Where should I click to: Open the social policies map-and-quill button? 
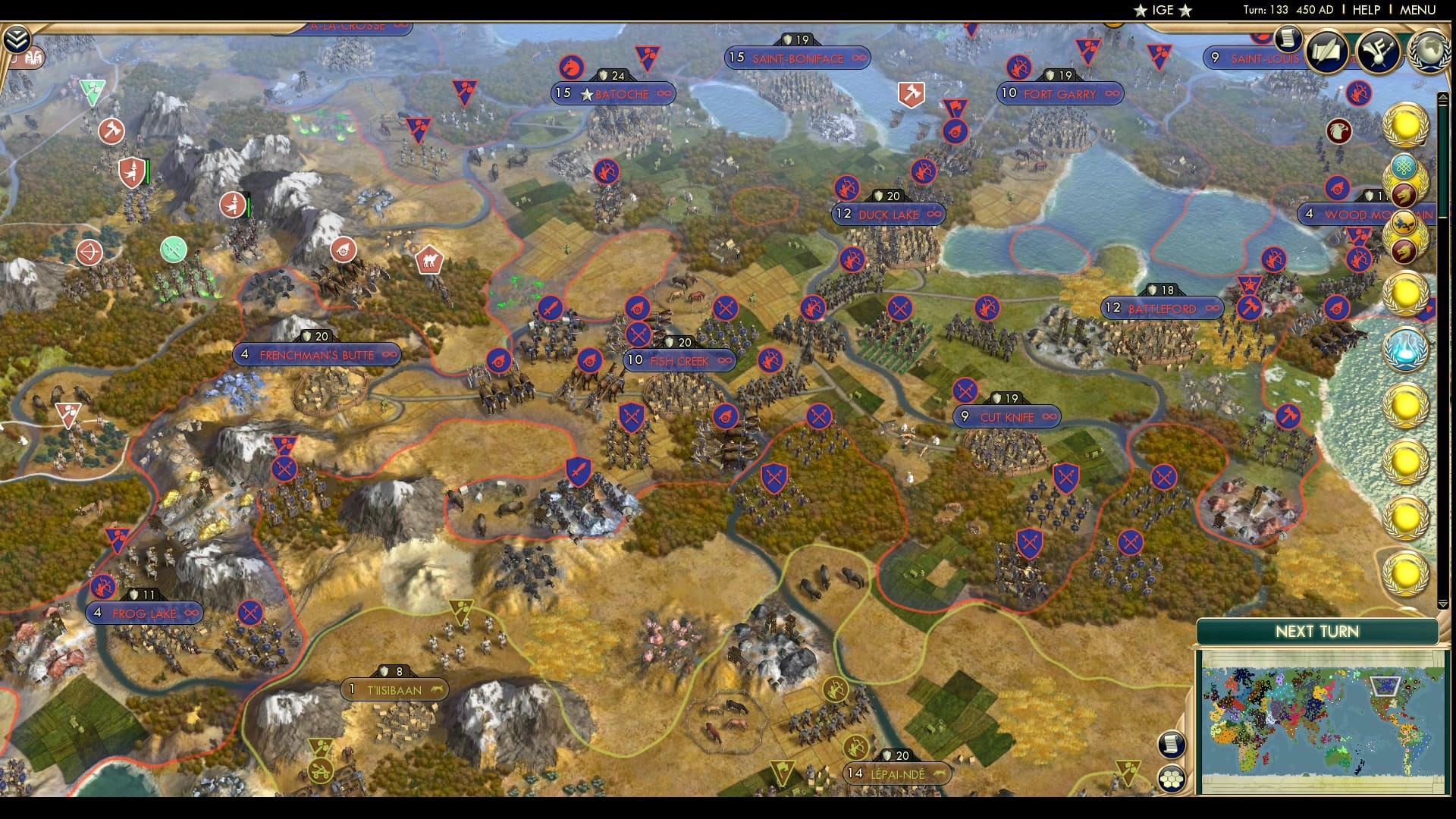pyautogui.click(x=1328, y=52)
